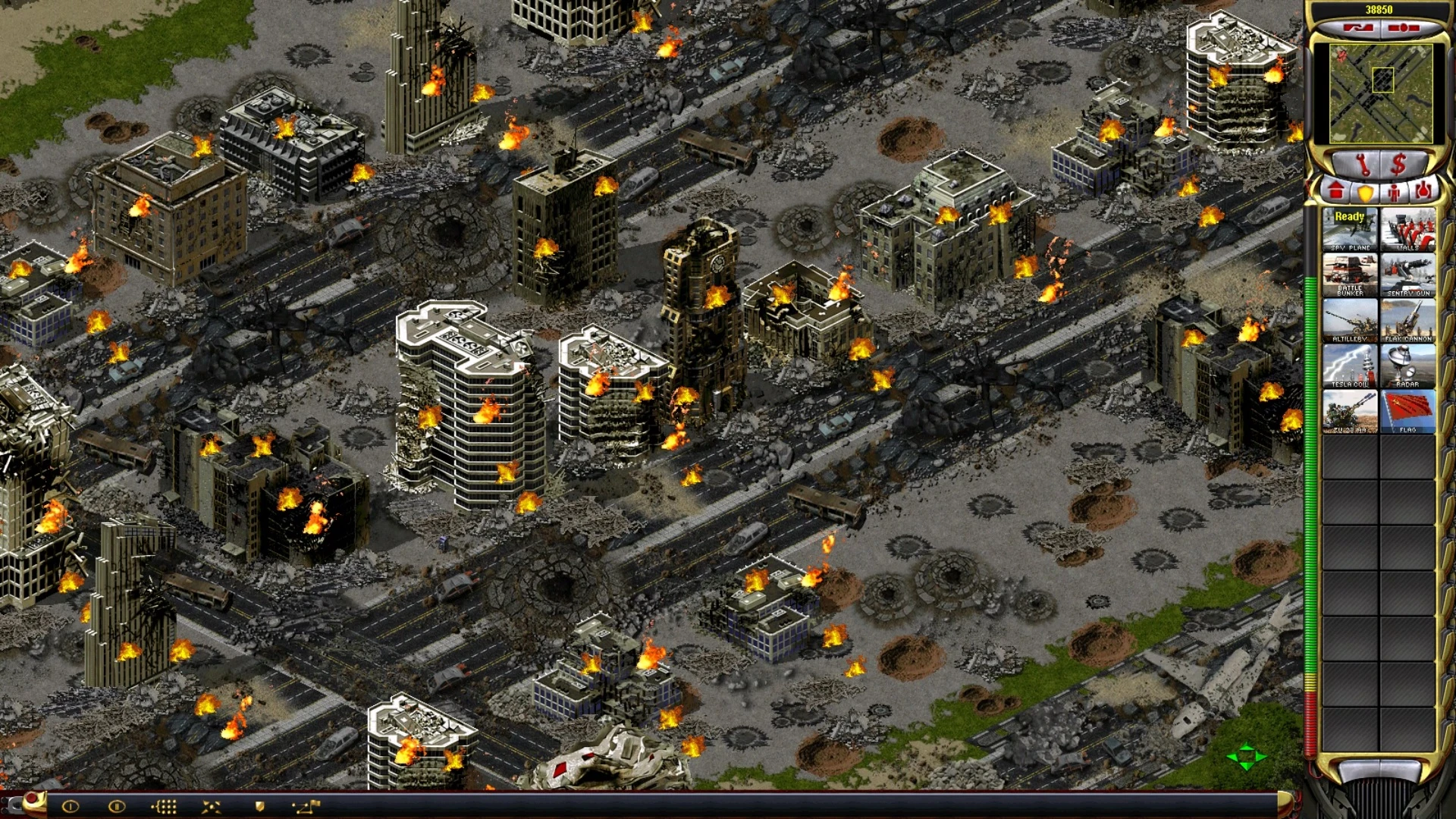
Task: Pick the Radar build icon
Action: coord(1407,366)
